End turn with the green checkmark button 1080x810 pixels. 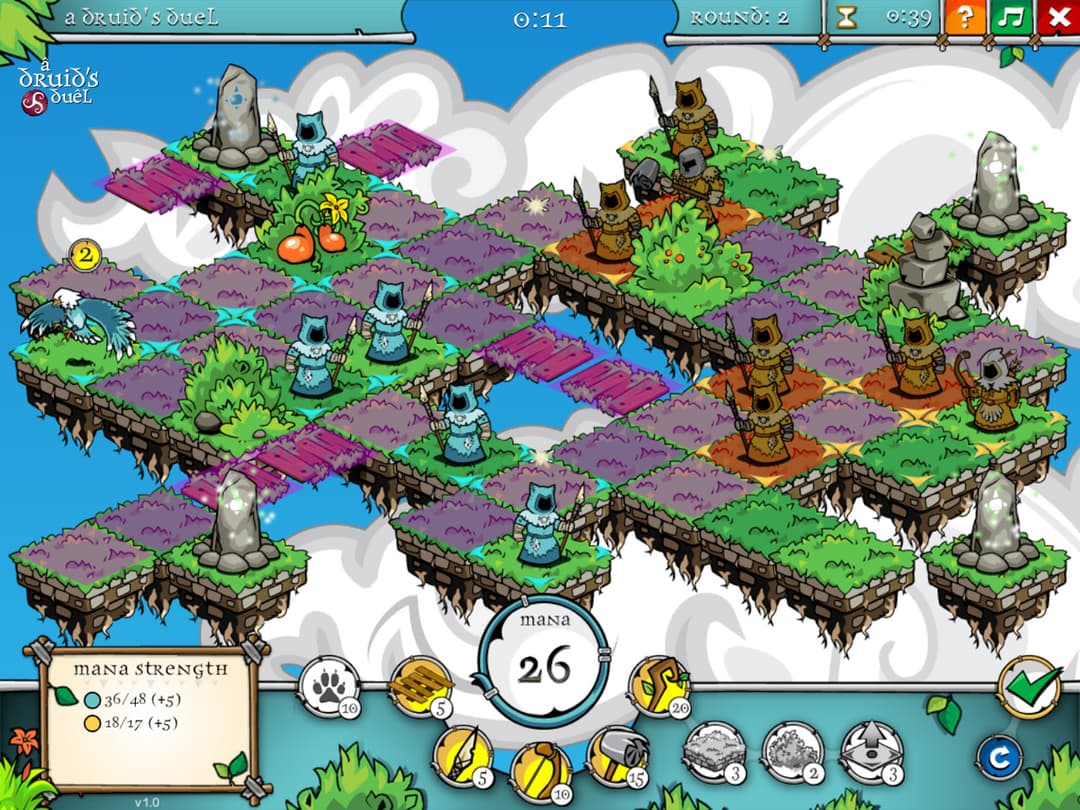[1029, 687]
